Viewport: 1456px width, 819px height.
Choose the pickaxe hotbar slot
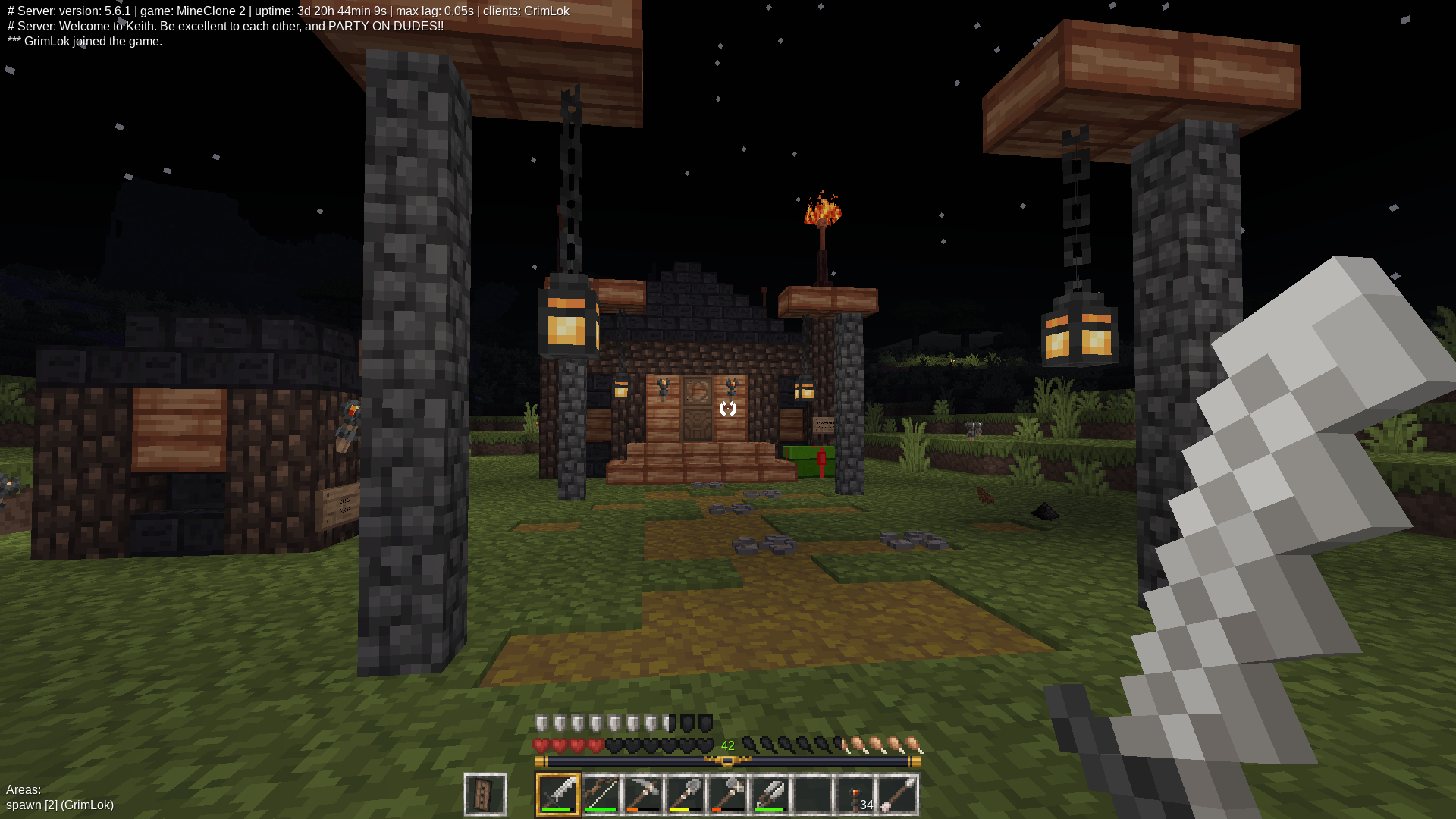[643, 794]
